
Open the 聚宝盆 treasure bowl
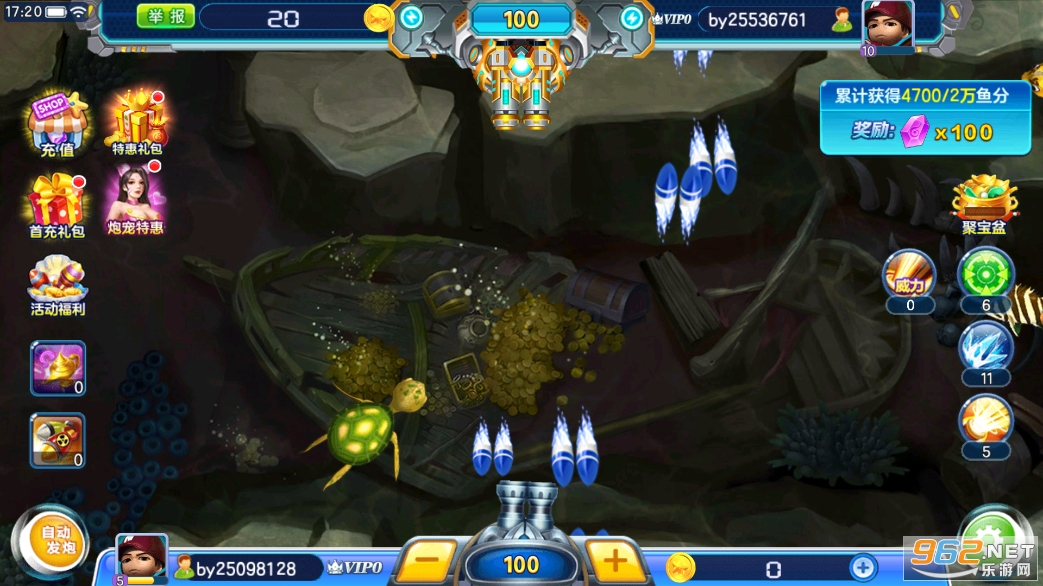pos(984,205)
